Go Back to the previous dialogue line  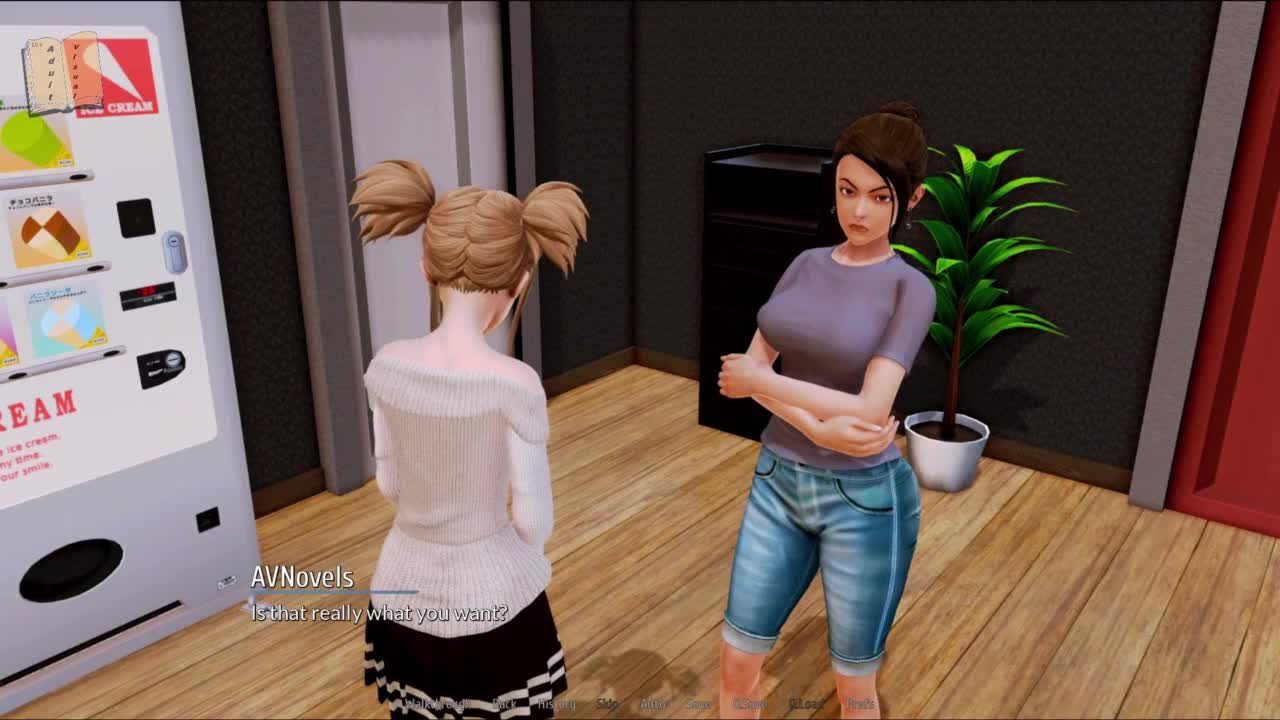[505, 704]
